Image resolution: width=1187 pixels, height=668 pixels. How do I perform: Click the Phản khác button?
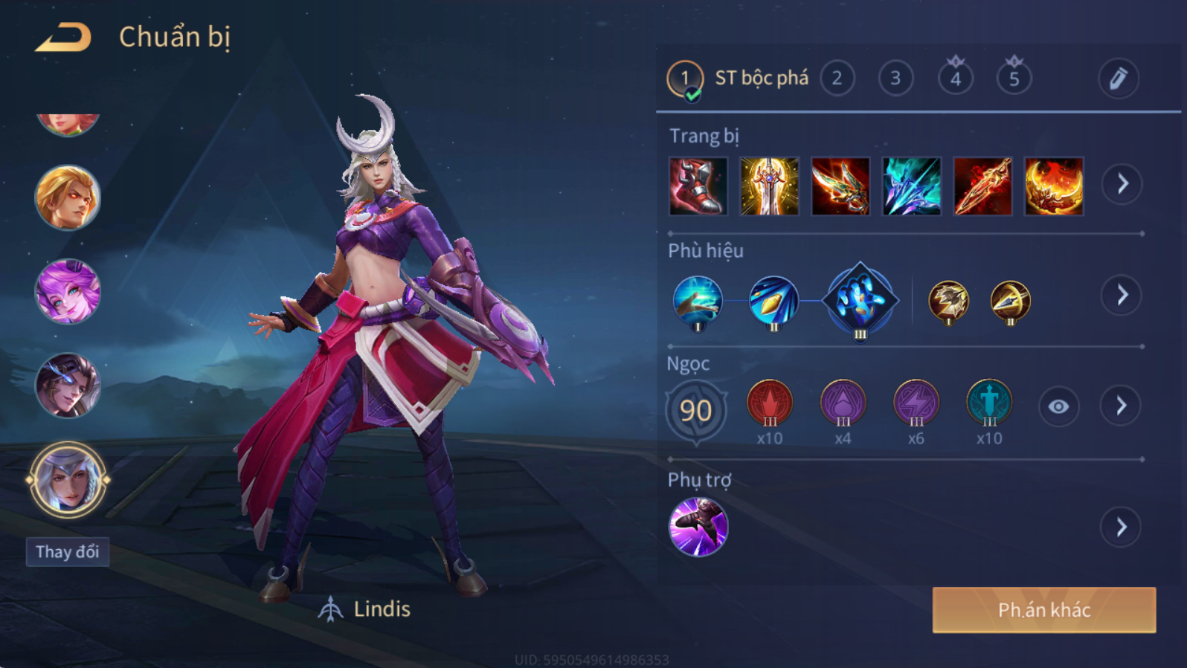1044,610
